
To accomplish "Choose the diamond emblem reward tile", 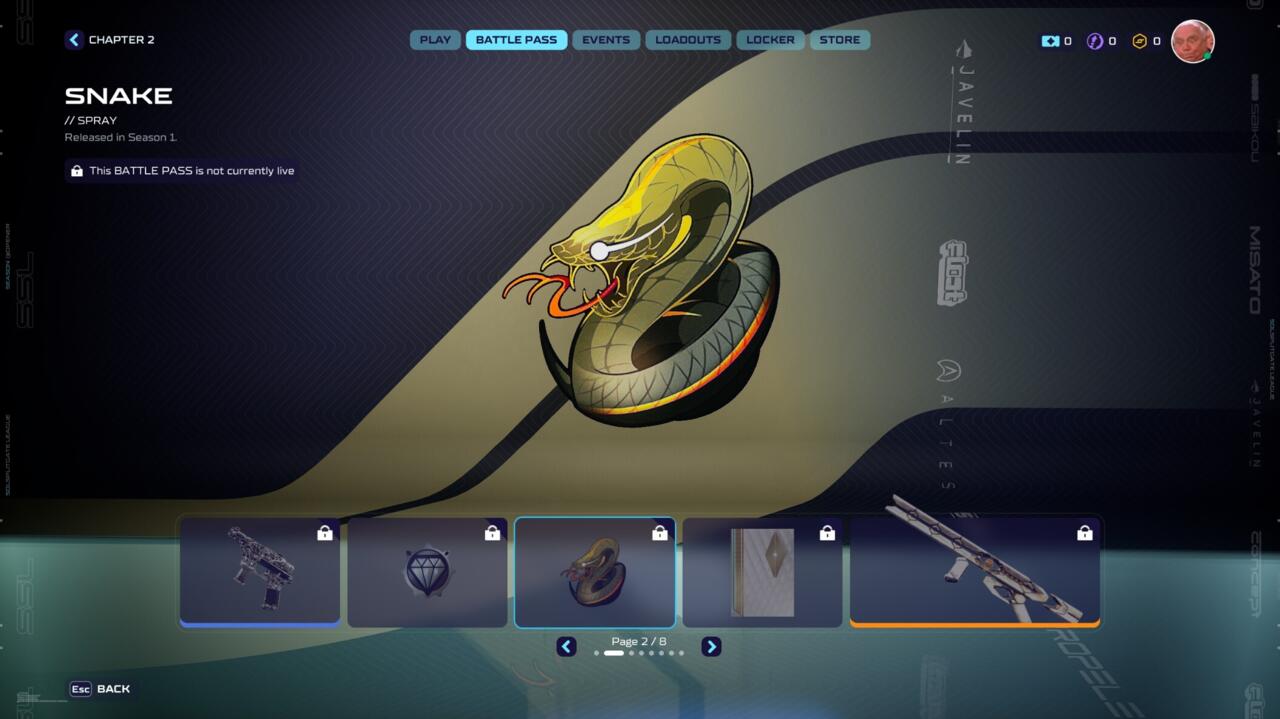I will point(427,572).
